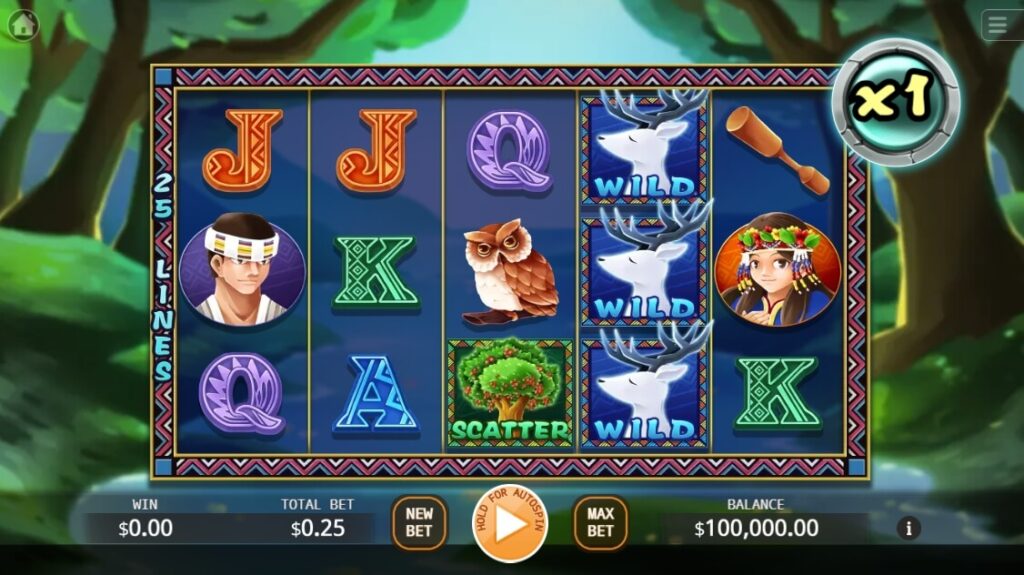This screenshot has width=1024, height=575.
Task: Set the Max Bet
Action: [600, 523]
